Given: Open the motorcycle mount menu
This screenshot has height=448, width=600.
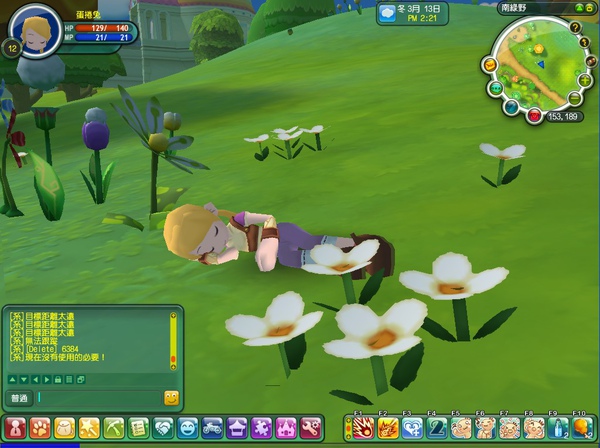Looking at the screenshot, I should (212, 428).
